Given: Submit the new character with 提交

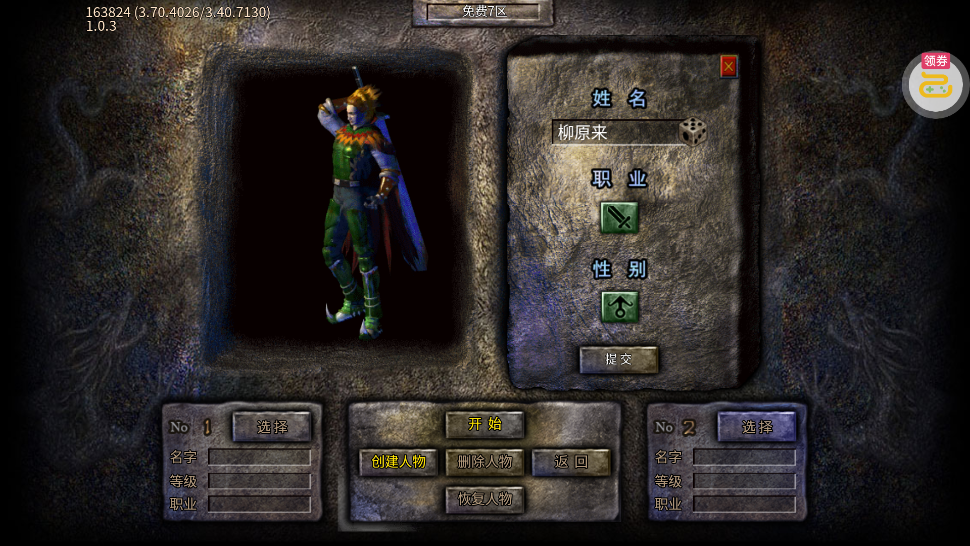Looking at the screenshot, I should pos(619,359).
